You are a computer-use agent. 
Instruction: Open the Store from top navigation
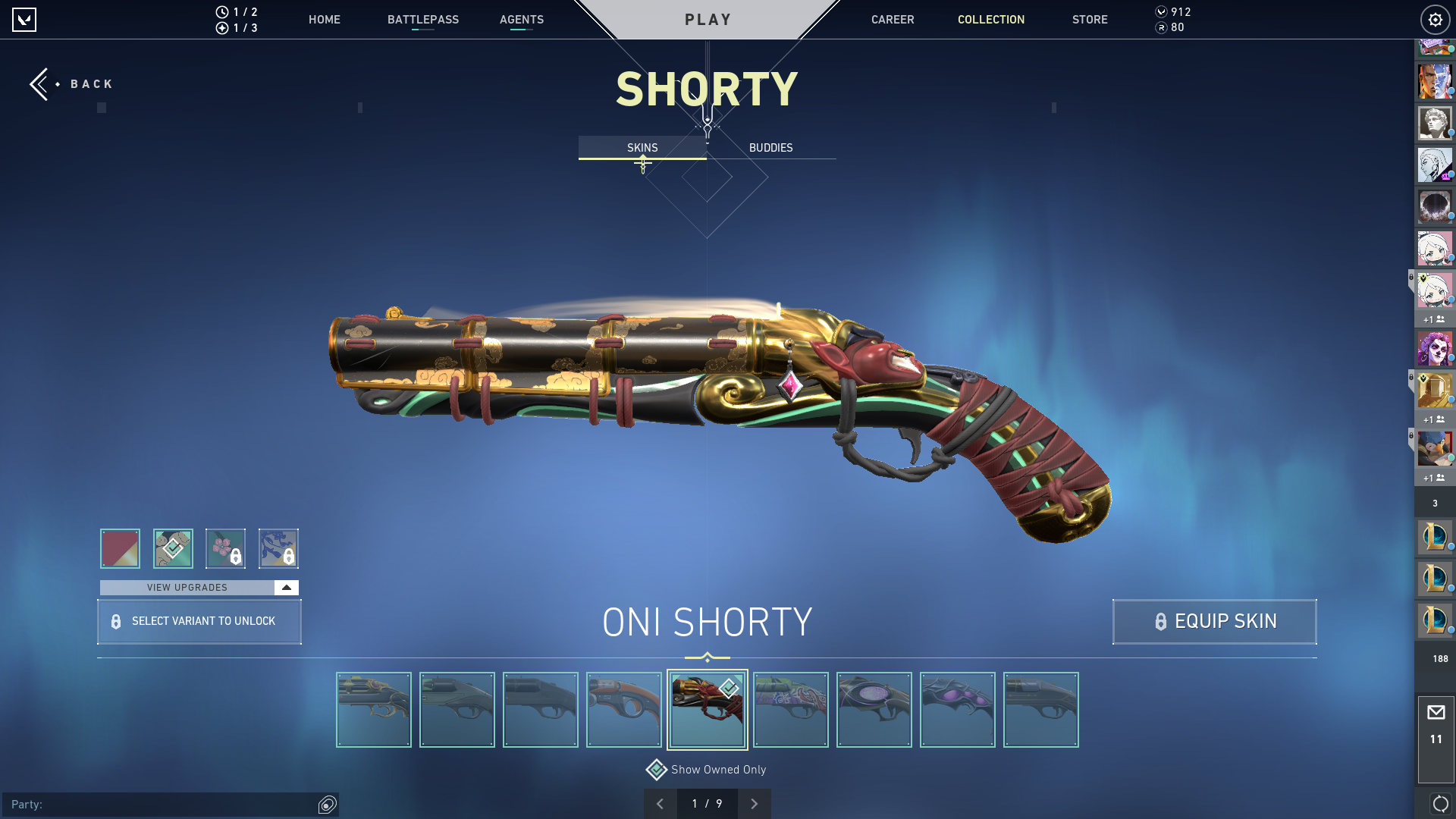(x=1090, y=20)
